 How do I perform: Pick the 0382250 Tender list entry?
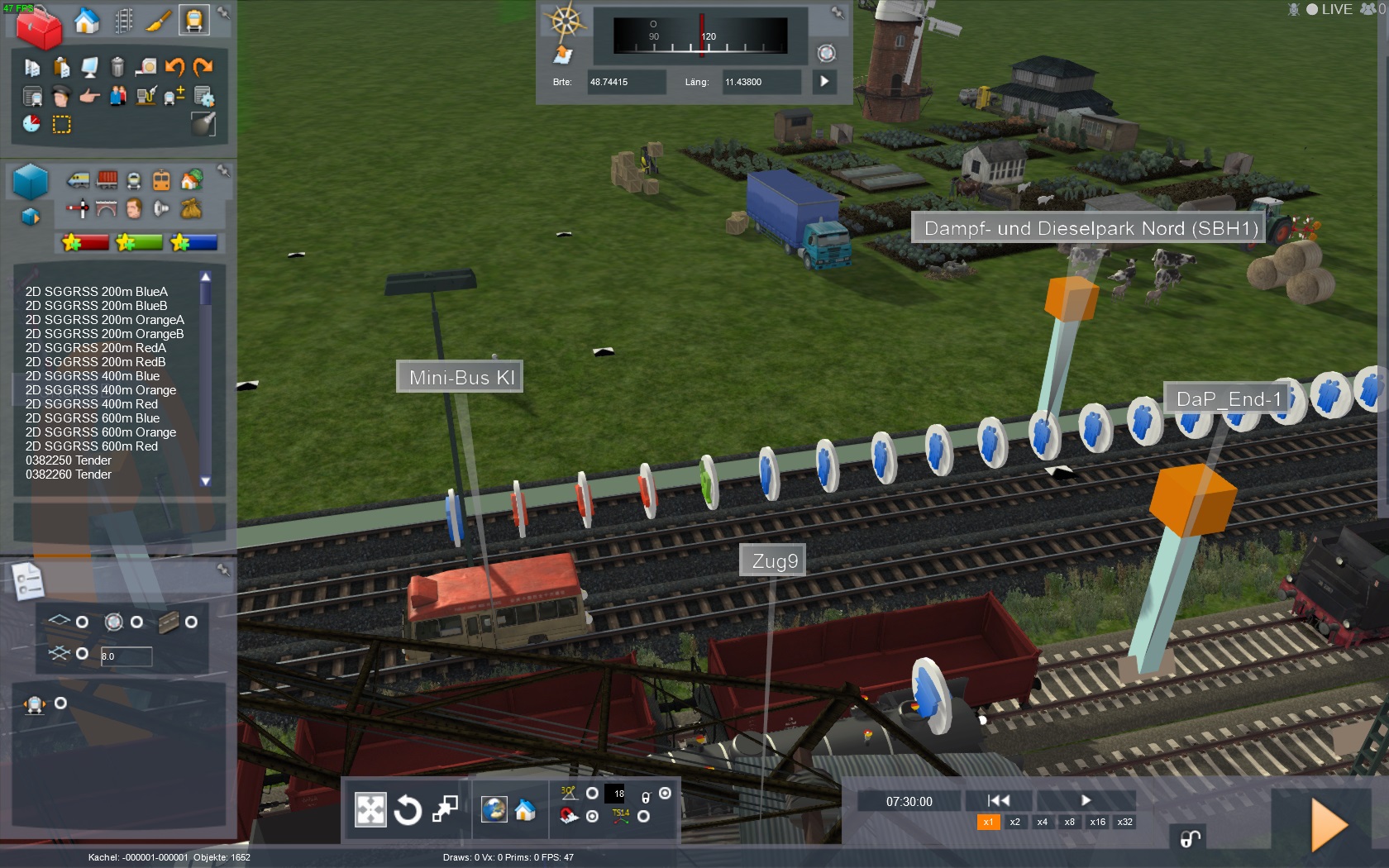pyautogui.click(x=69, y=460)
